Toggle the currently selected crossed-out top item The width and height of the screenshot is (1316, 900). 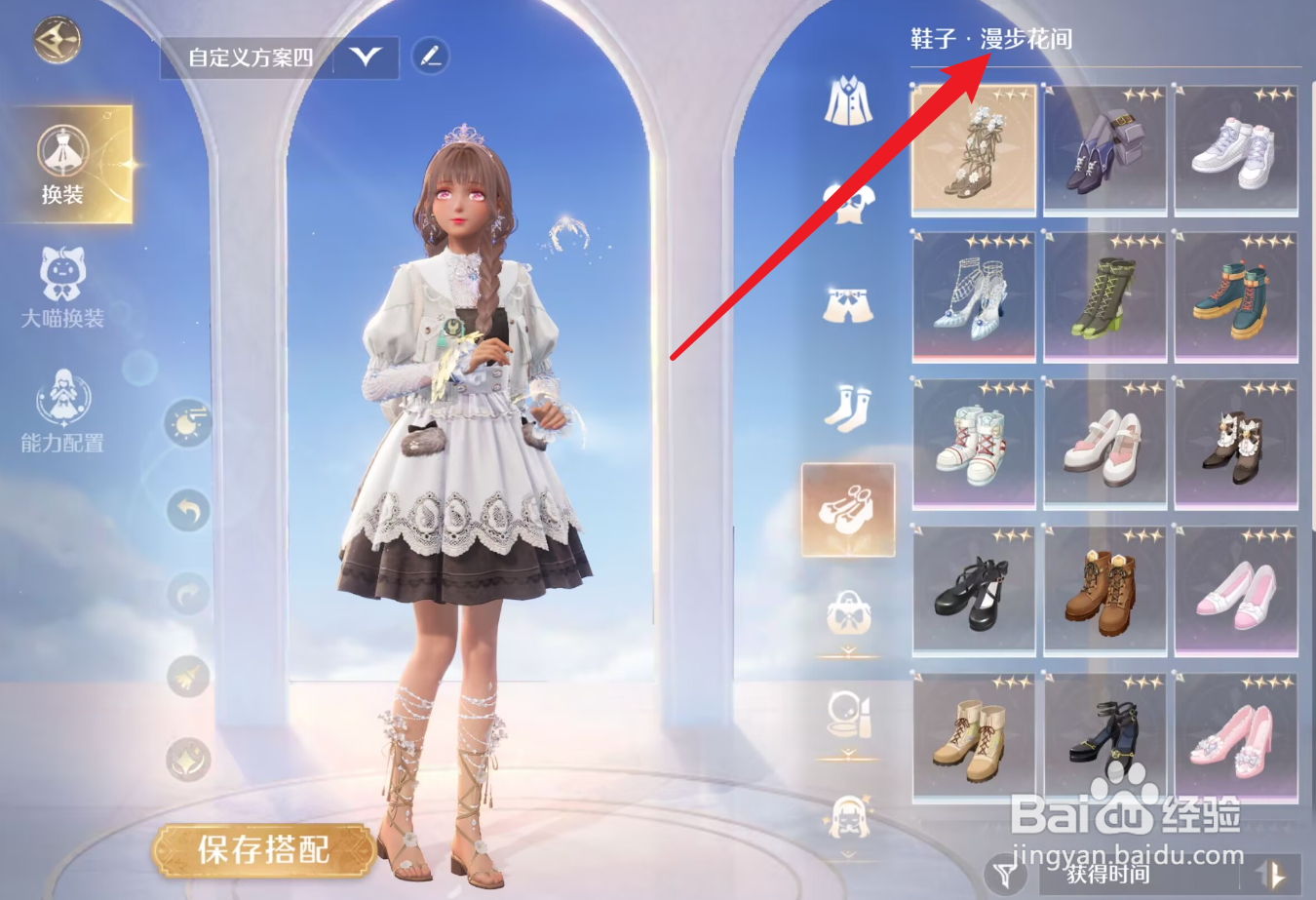pyautogui.click(x=847, y=202)
